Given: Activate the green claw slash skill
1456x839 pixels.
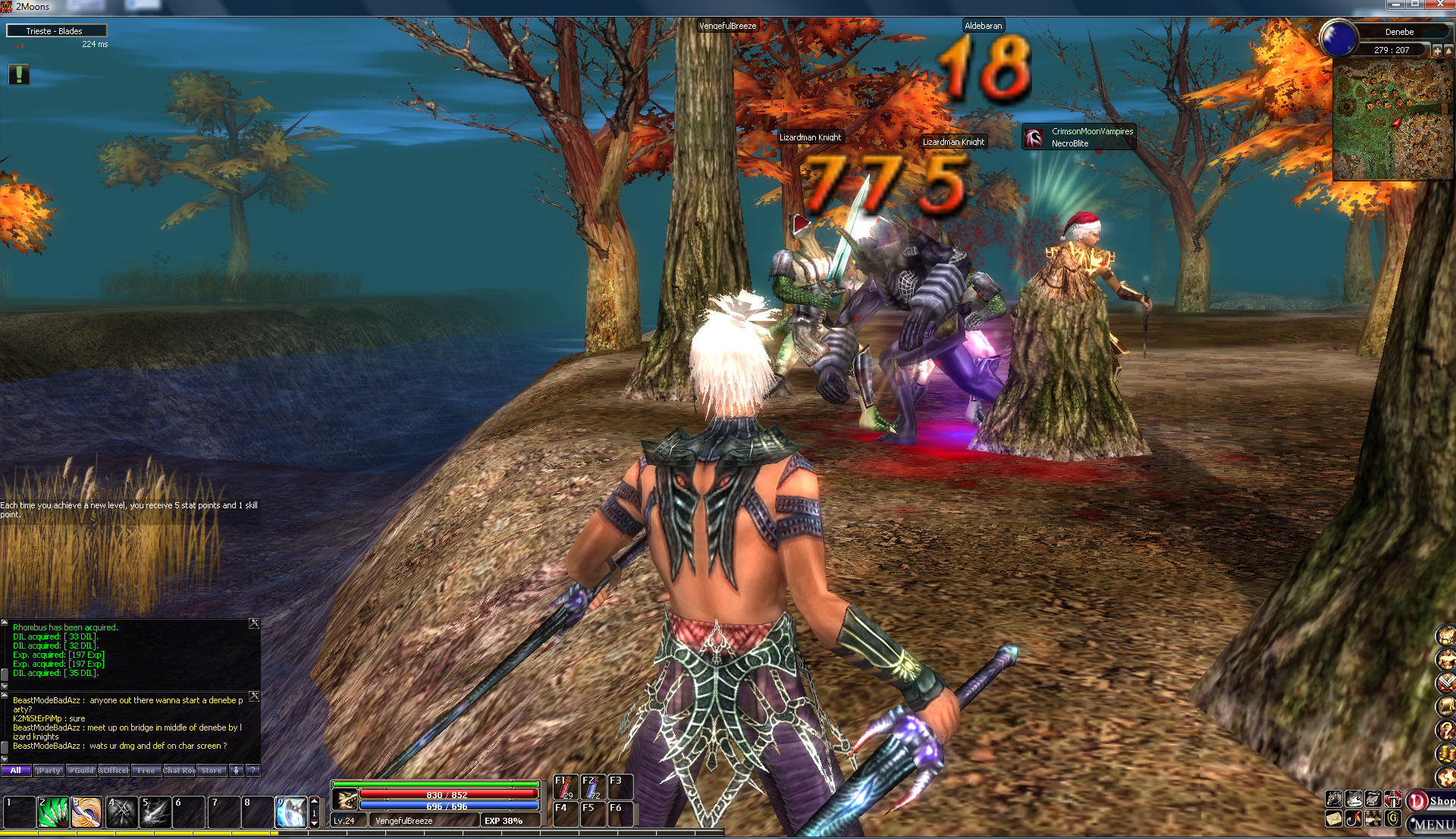Looking at the screenshot, I should pos(53,812).
